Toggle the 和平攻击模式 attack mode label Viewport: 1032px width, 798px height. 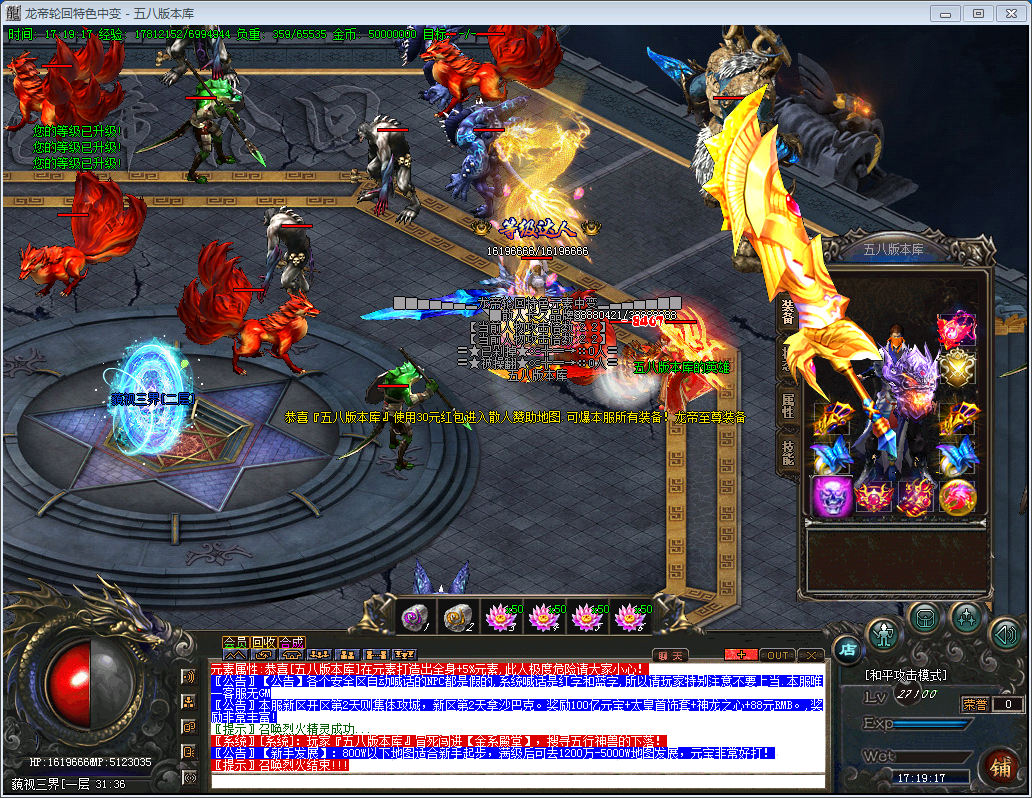[x=905, y=675]
